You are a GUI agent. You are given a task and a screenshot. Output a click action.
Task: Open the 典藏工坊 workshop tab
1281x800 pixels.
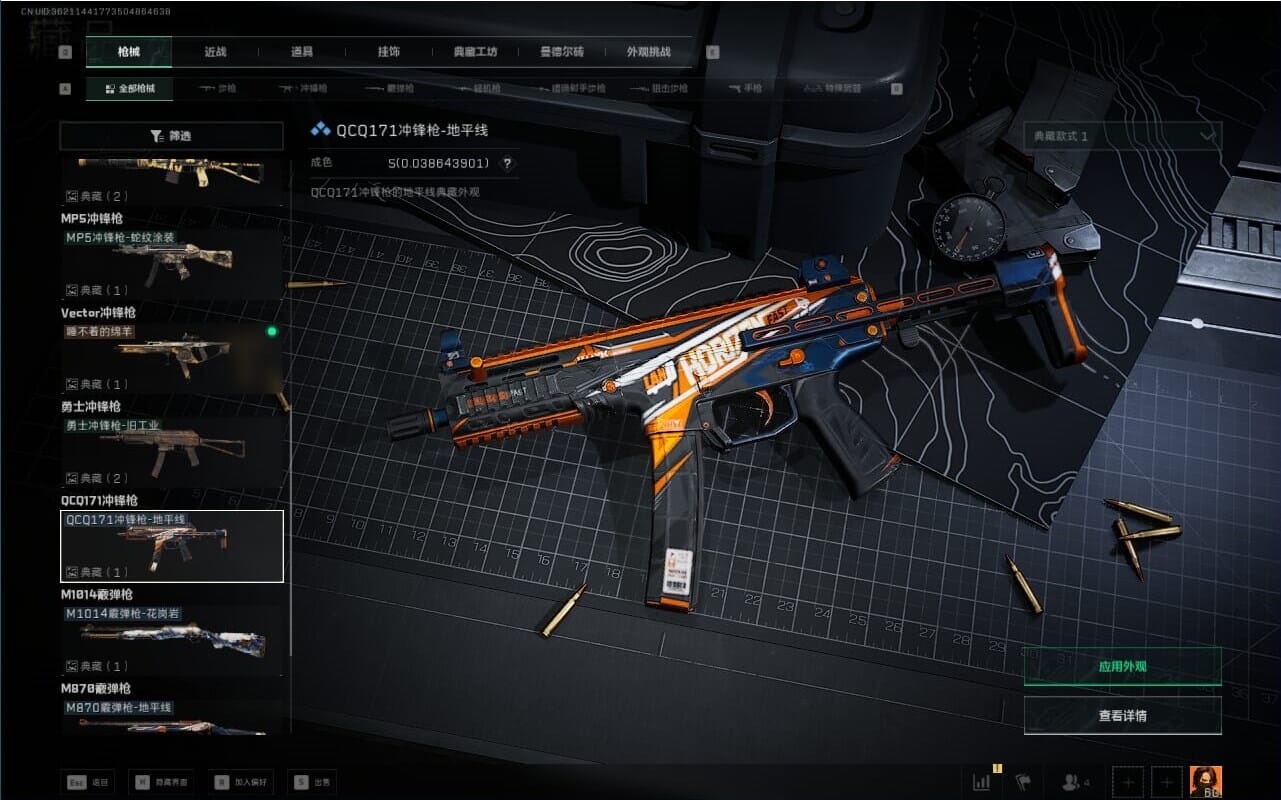pos(475,52)
